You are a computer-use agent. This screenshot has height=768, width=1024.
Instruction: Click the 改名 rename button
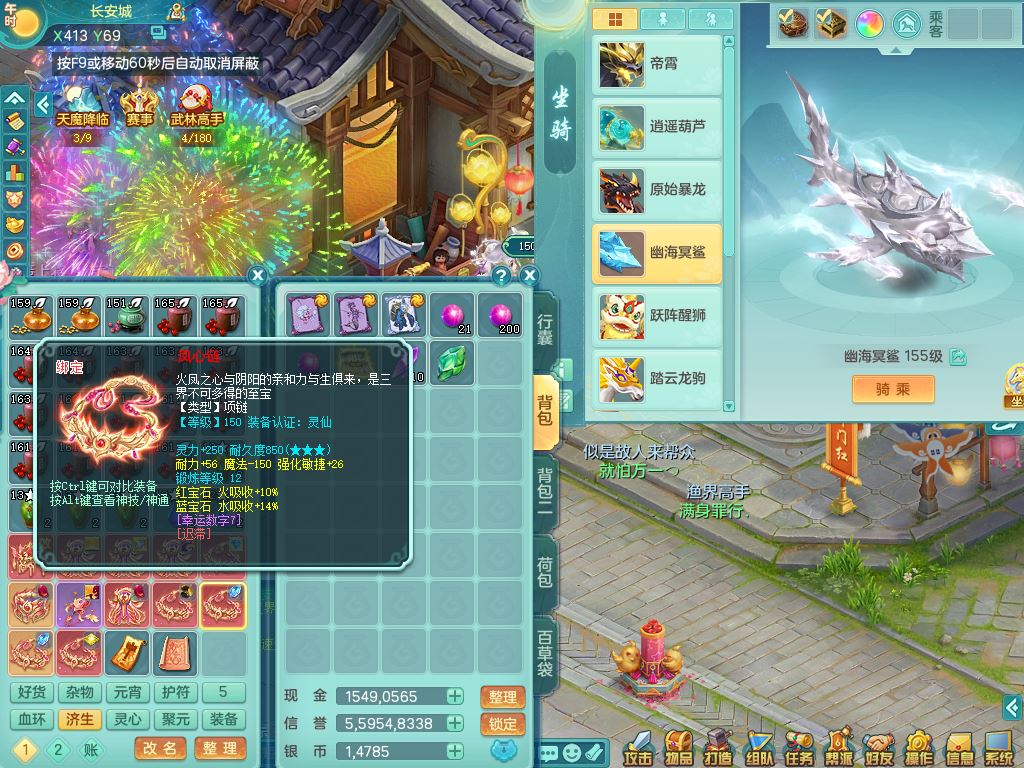point(160,748)
